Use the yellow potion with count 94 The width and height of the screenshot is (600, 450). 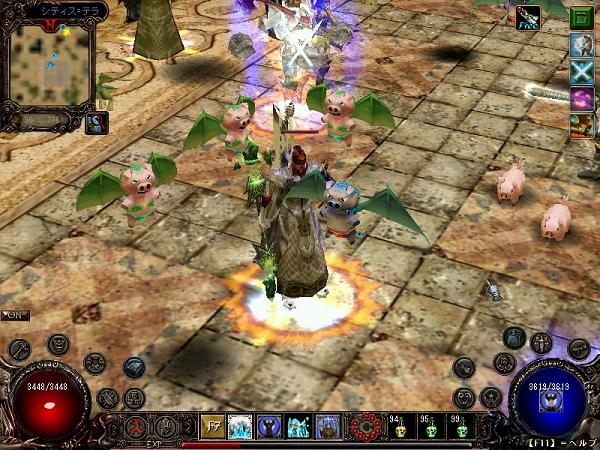pyautogui.click(x=398, y=429)
